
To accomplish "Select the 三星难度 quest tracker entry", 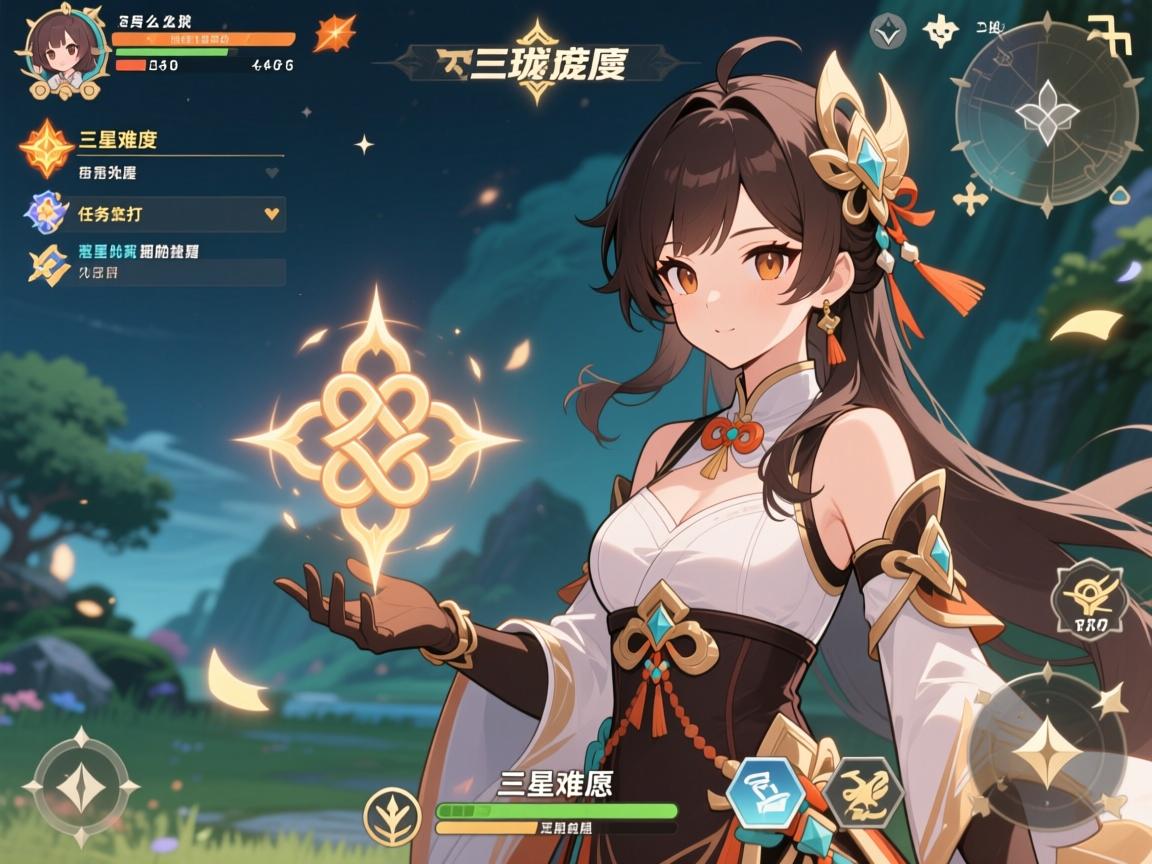I will pos(150,142).
